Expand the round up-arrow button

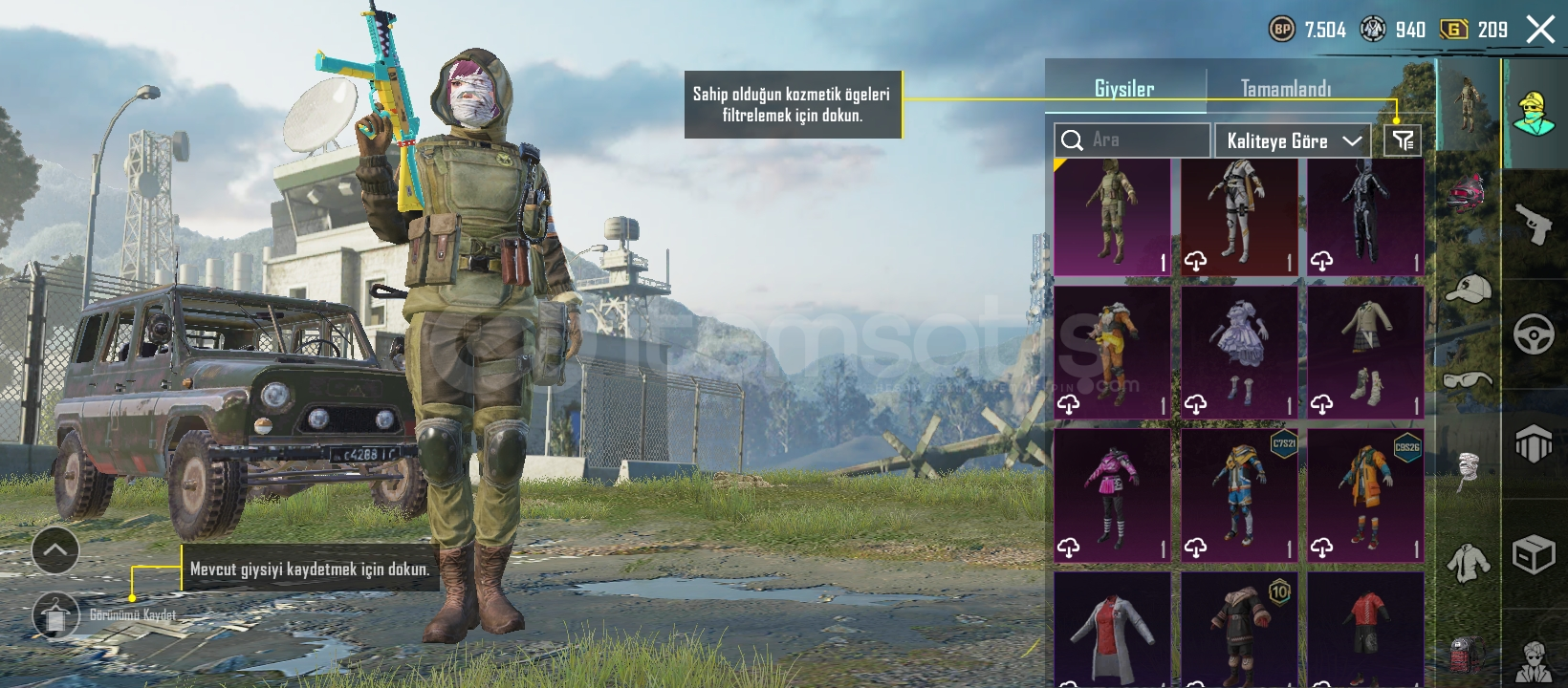[x=55, y=549]
